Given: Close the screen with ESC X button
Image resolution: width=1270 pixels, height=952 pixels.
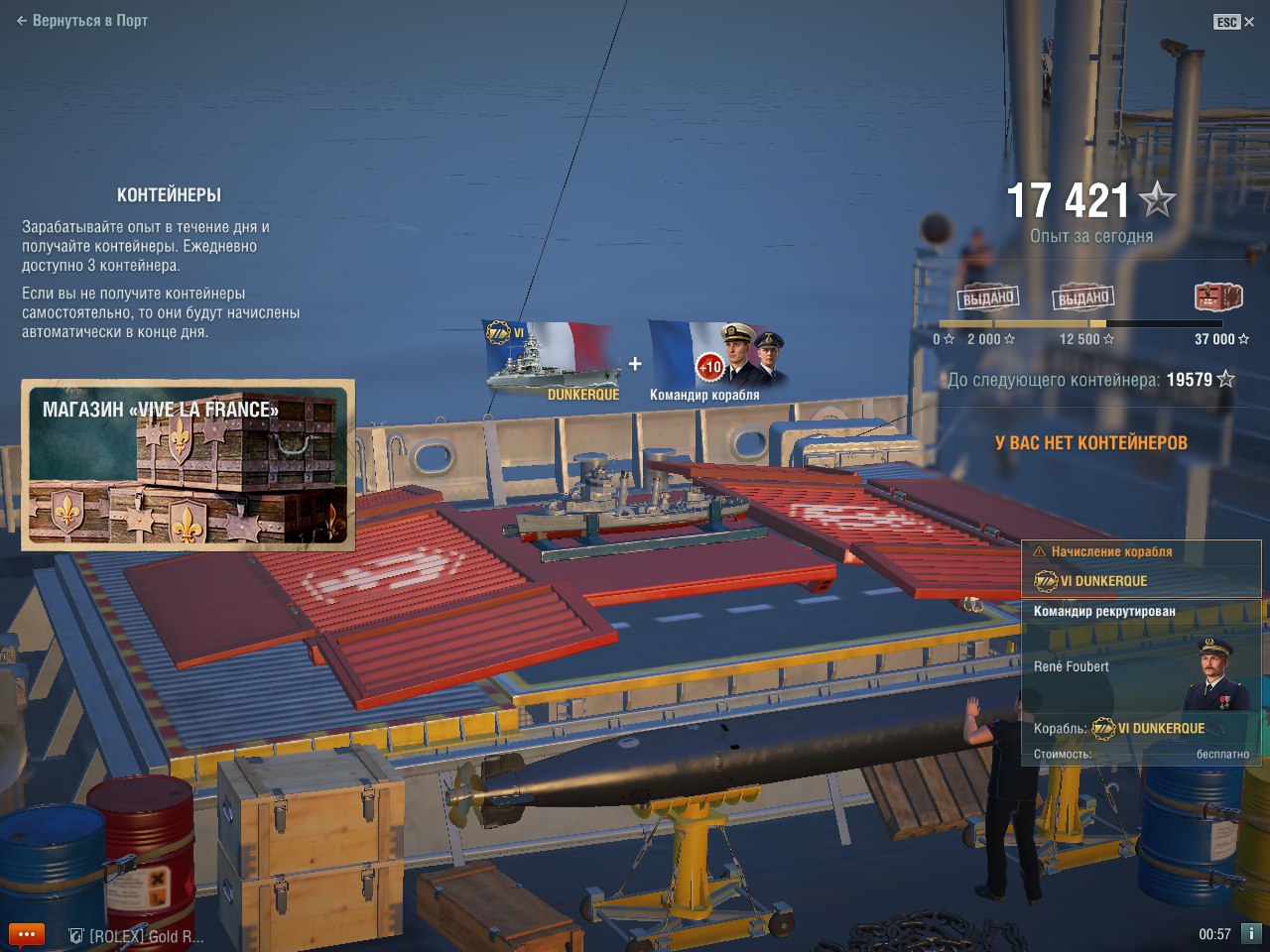Looking at the screenshot, I should pyautogui.click(x=1234, y=22).
